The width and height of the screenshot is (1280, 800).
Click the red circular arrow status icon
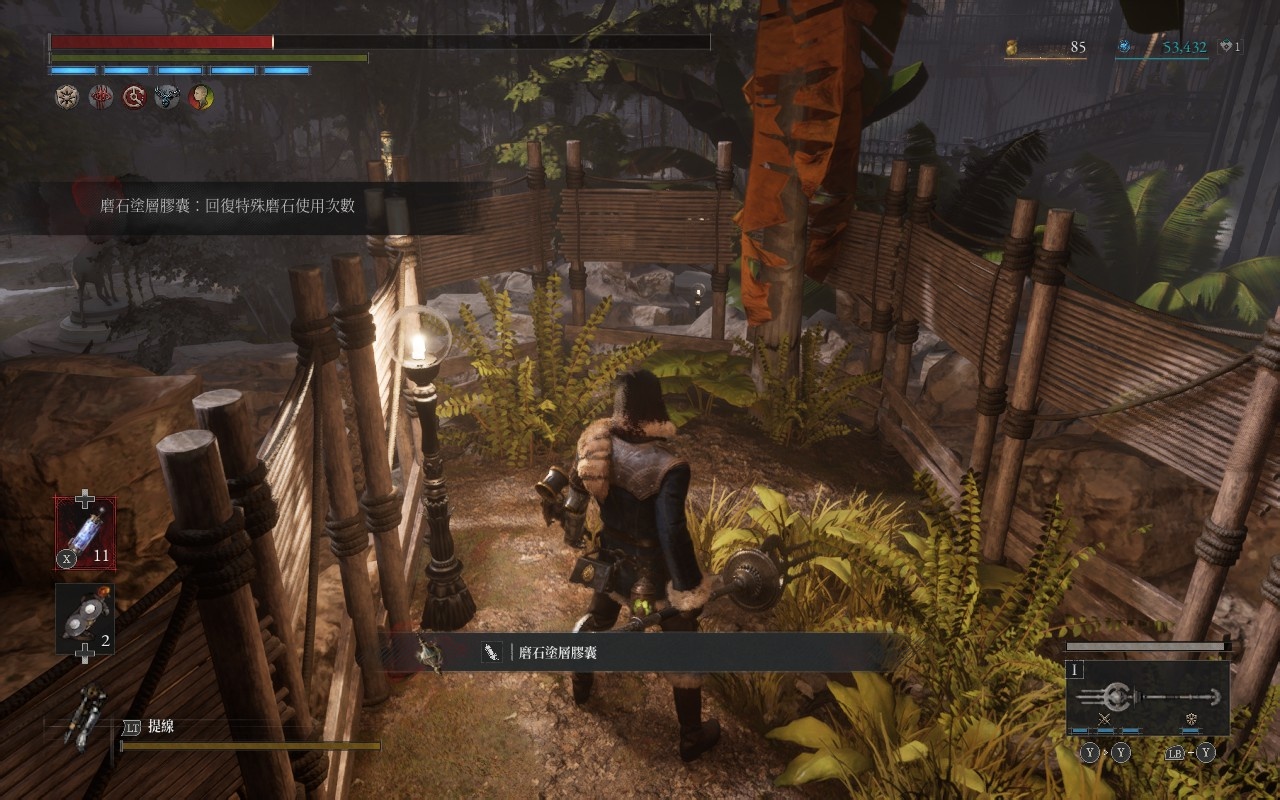coord(134,97)
